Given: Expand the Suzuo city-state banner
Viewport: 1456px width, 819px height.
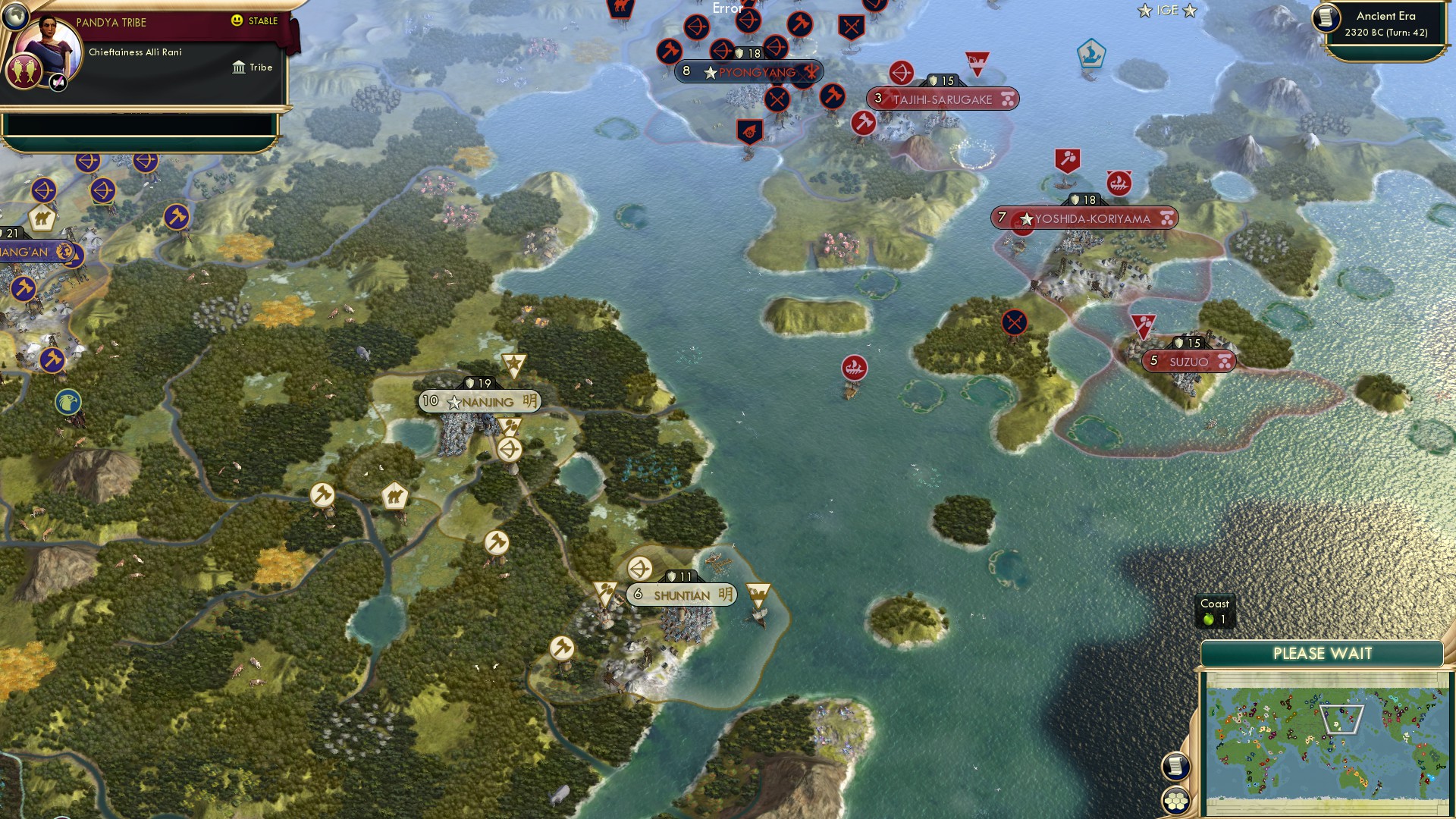Looking at the screenshot, I should pyautogui.click(x=1188, y=362).
